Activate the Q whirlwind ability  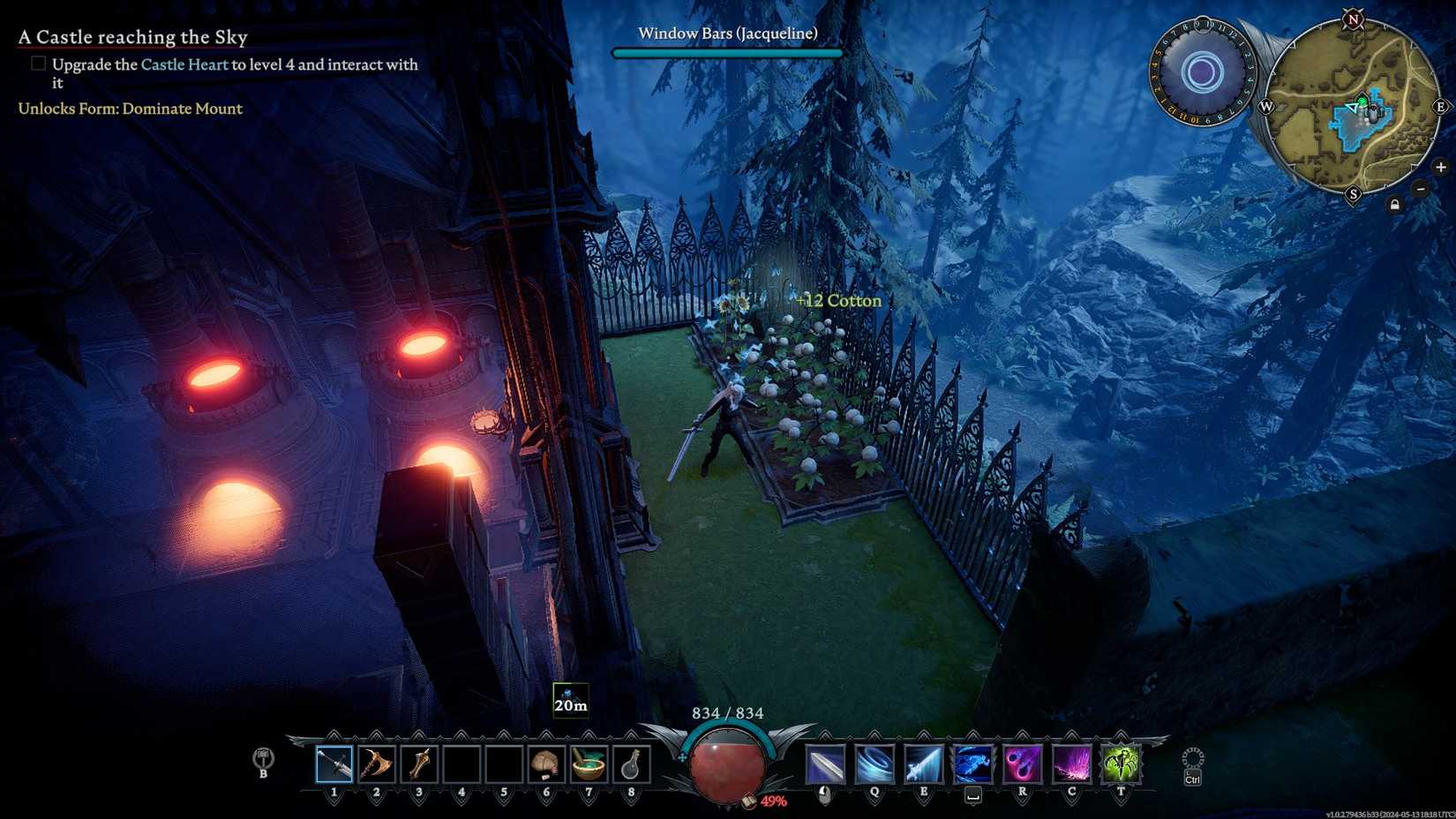tap(874, 764)
